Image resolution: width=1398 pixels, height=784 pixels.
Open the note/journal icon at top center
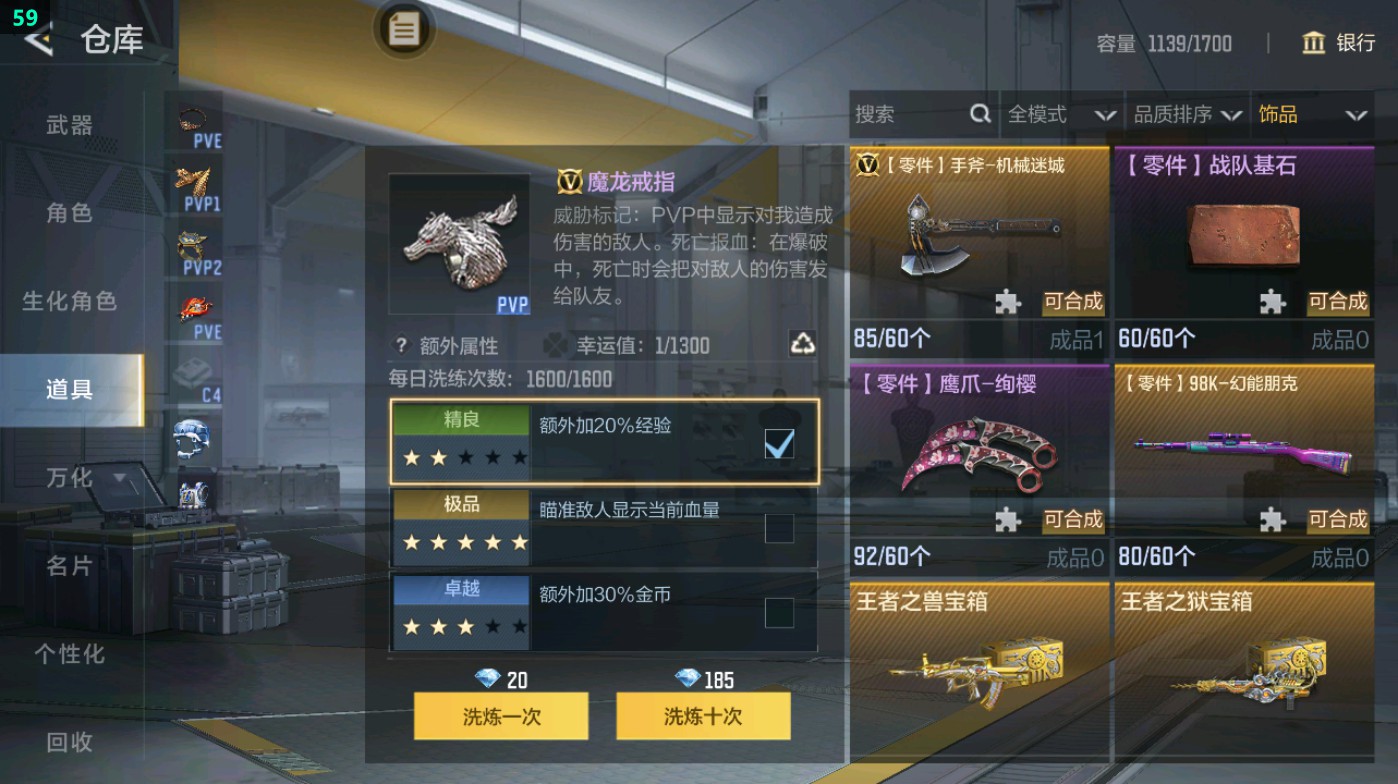(404, 30)
